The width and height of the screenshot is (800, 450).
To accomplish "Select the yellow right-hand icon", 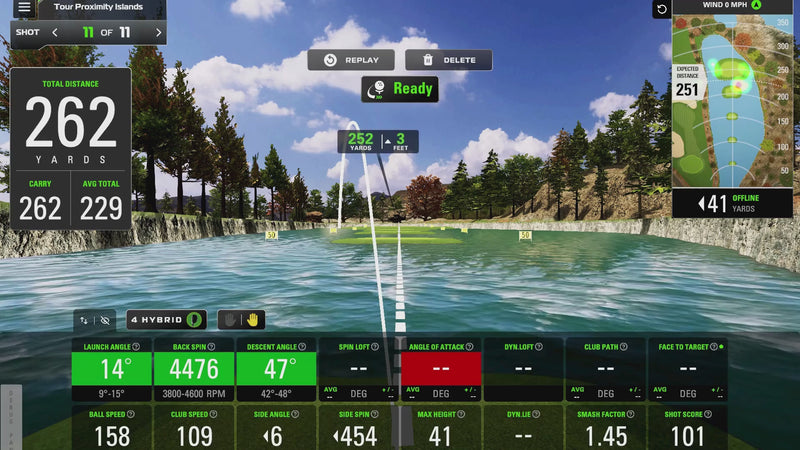I will tap(254, 320).
